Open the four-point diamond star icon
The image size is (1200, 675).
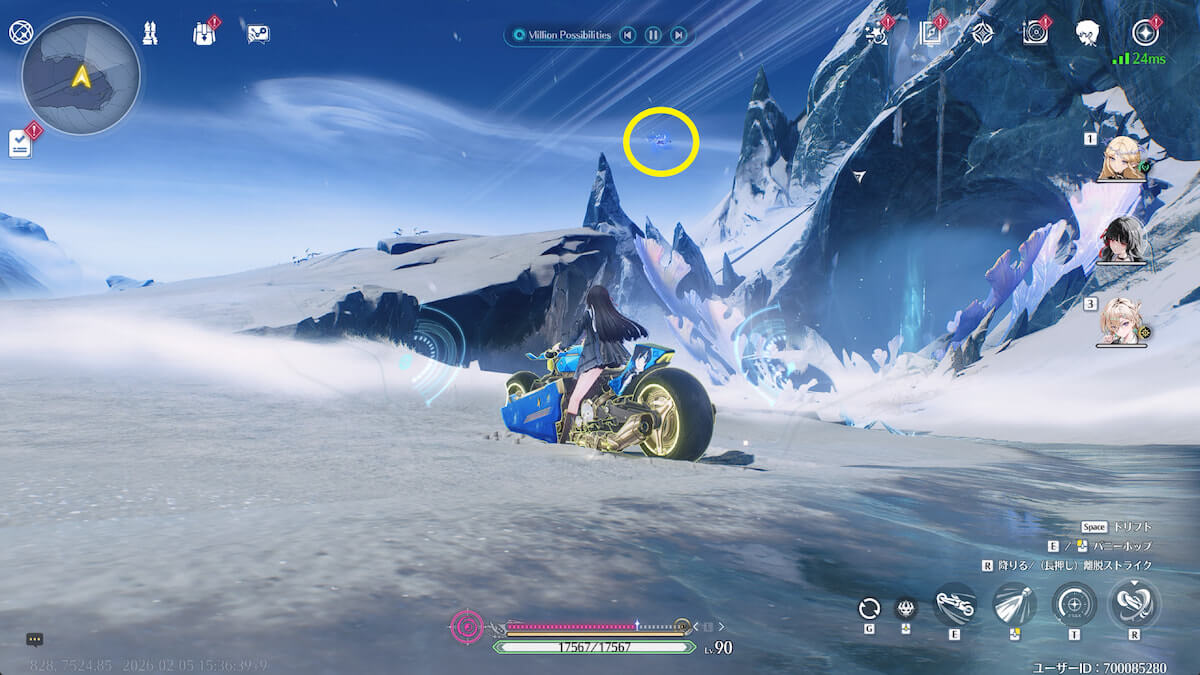pyautogui.click(x=982, y=34)
